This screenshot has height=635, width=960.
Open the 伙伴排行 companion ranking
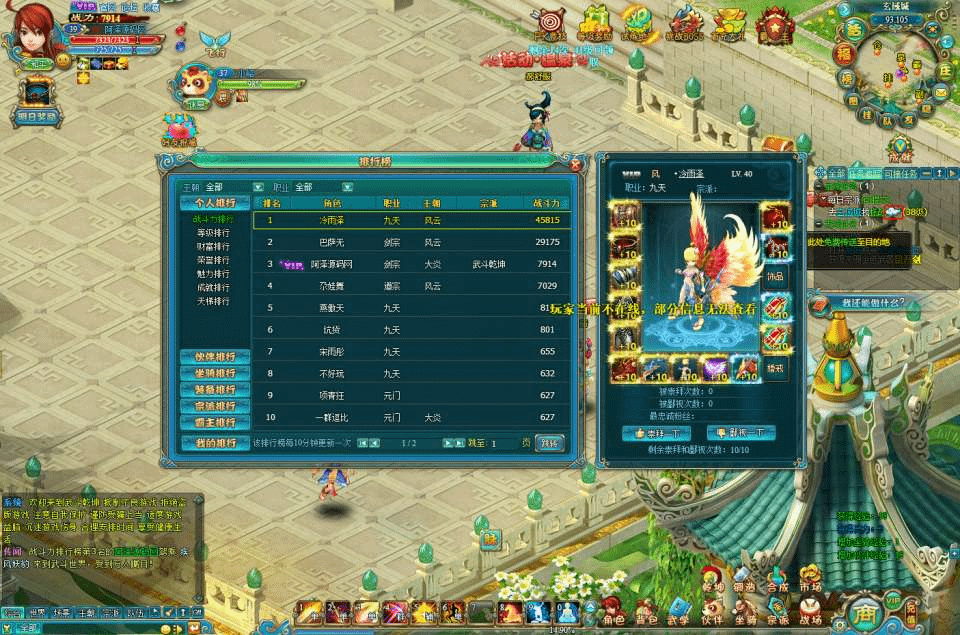[x=215, y=357]
